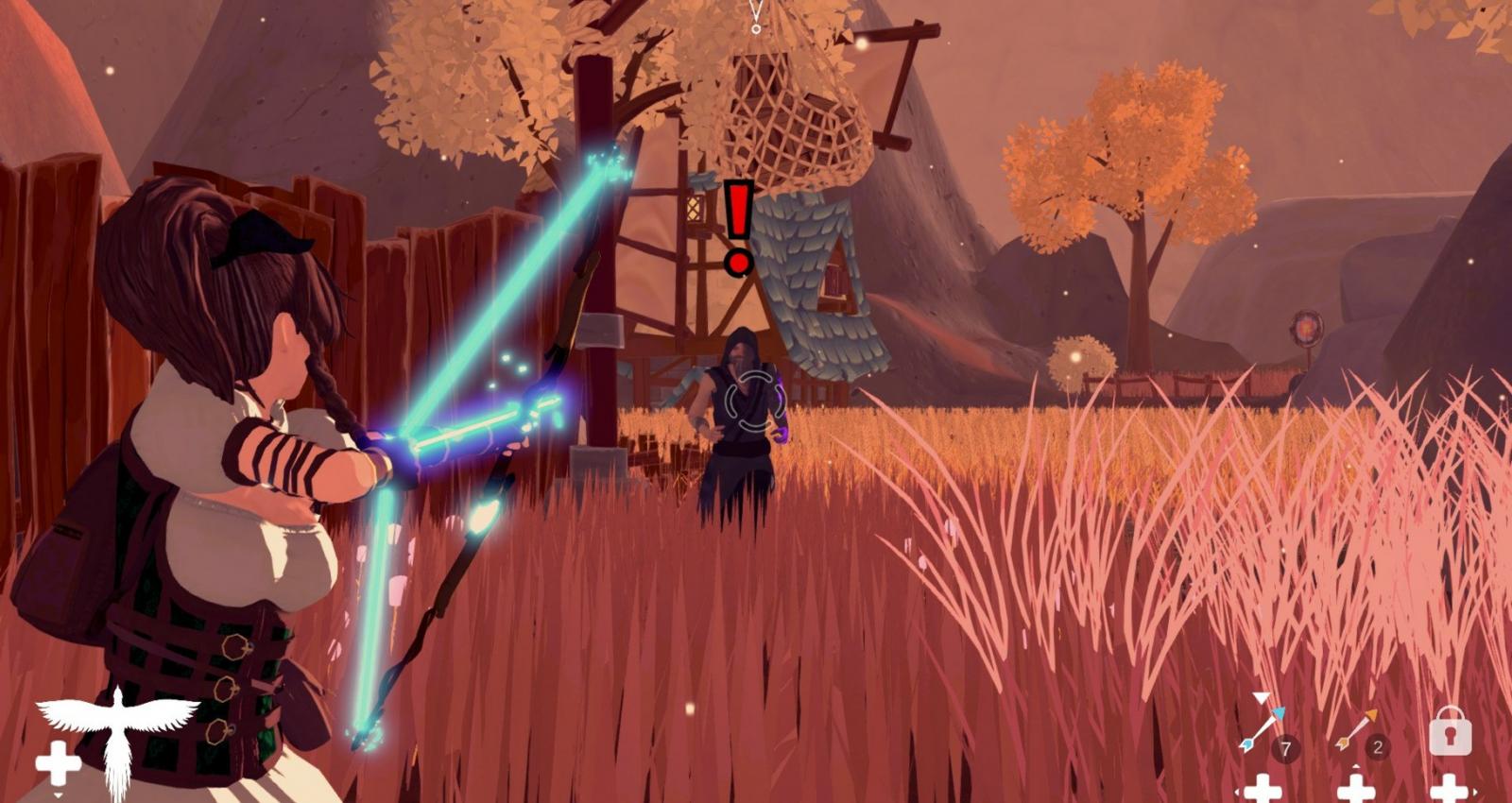
Task: Switch to the orange-tipped arrow ammo
Action: click(x=1357, y=730)
